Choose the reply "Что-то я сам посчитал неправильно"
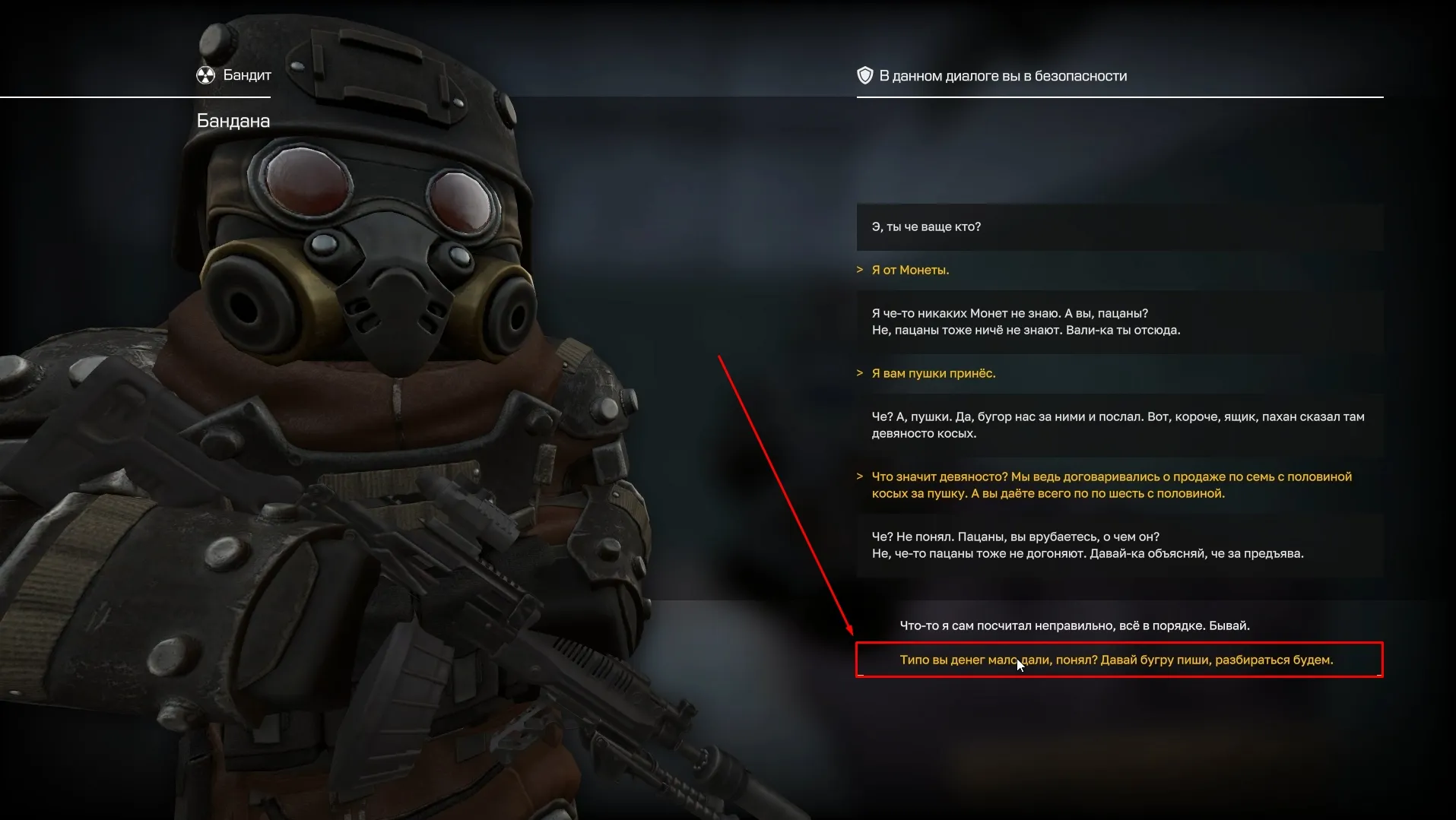 click(1074, 625)
